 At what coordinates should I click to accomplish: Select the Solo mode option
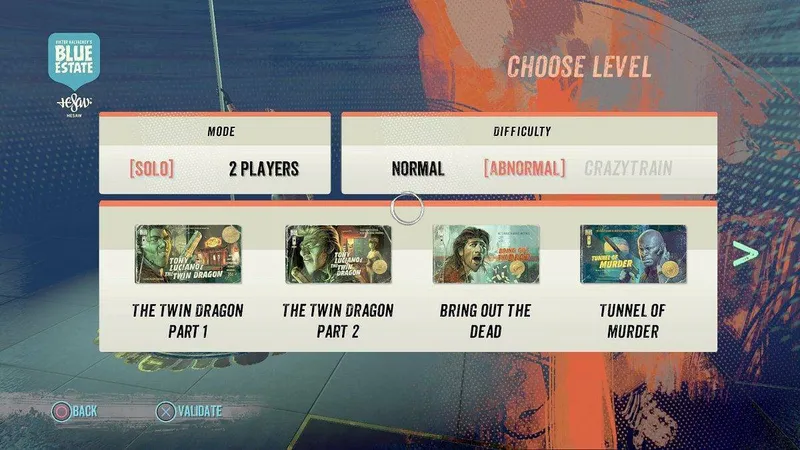(x=151, y=168)
